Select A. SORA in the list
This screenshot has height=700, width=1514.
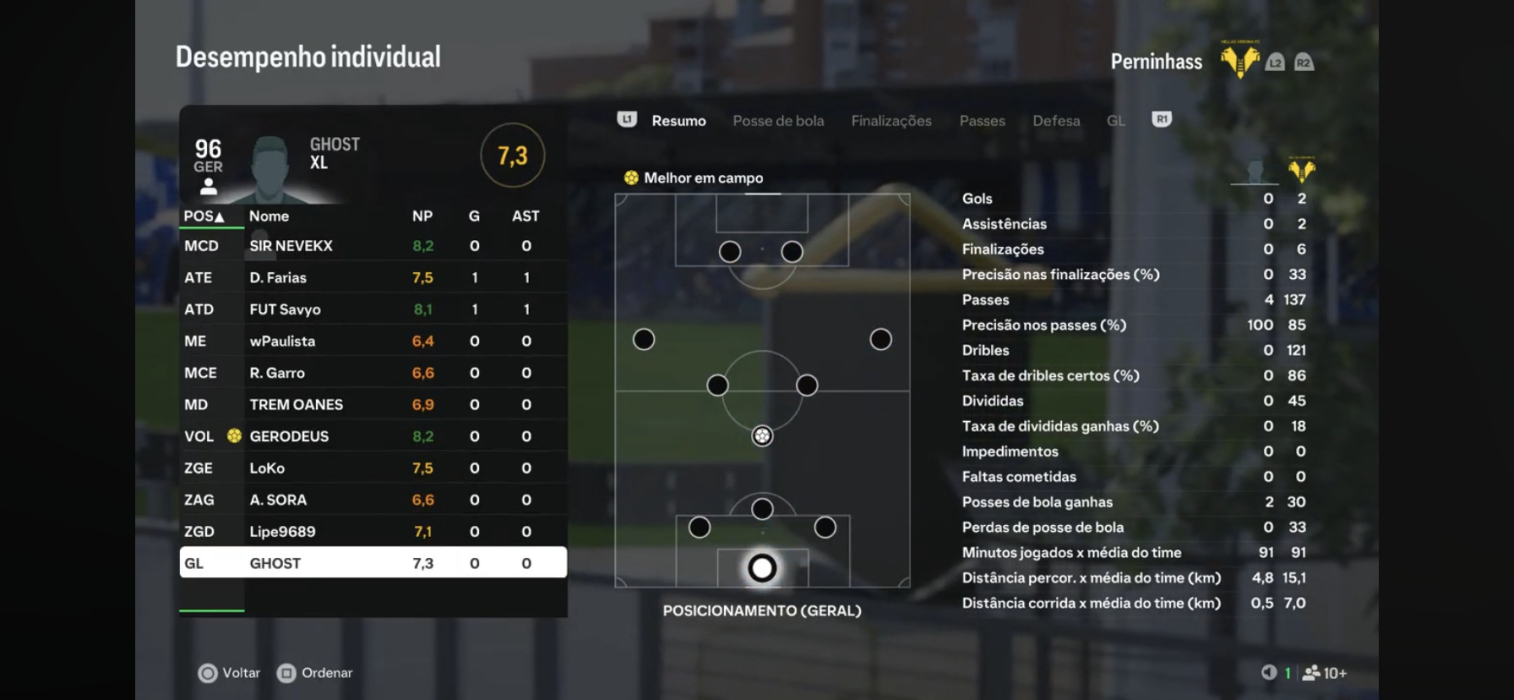(x=372, y=500)
